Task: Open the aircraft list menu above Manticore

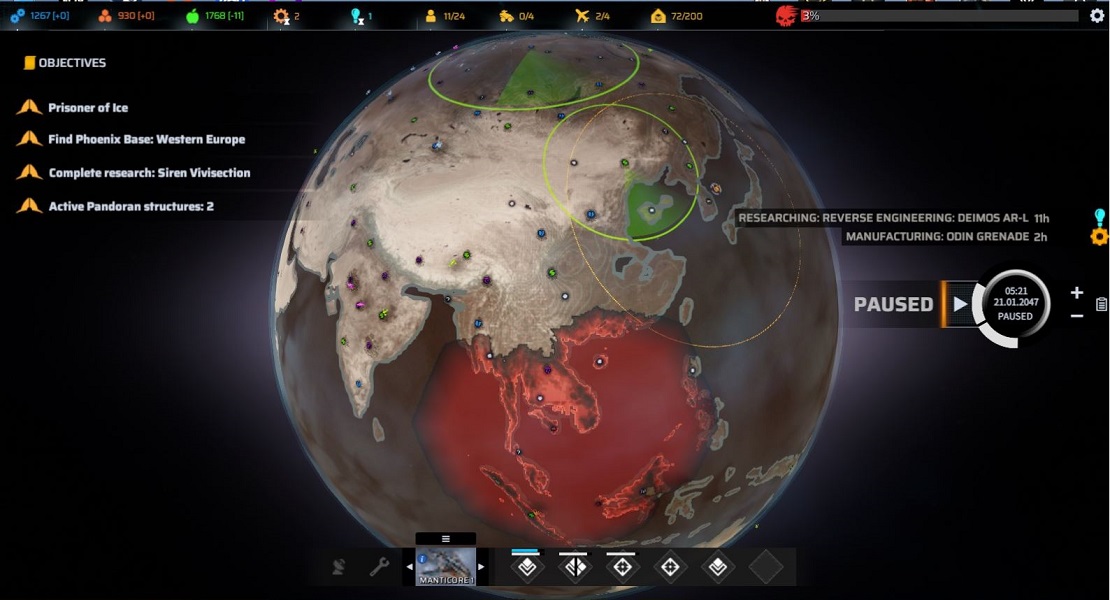Action: tap(446, 538)
